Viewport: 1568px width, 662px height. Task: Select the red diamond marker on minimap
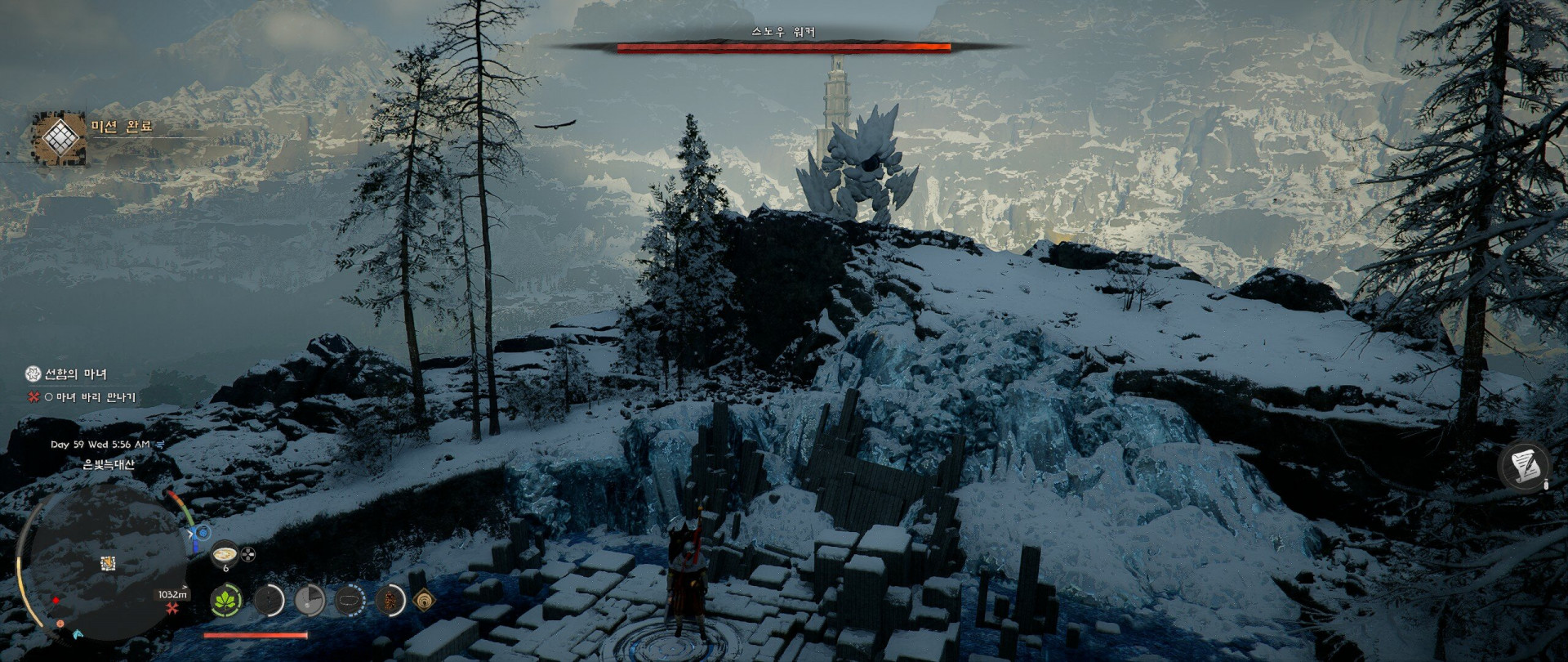tap(56, 601)
